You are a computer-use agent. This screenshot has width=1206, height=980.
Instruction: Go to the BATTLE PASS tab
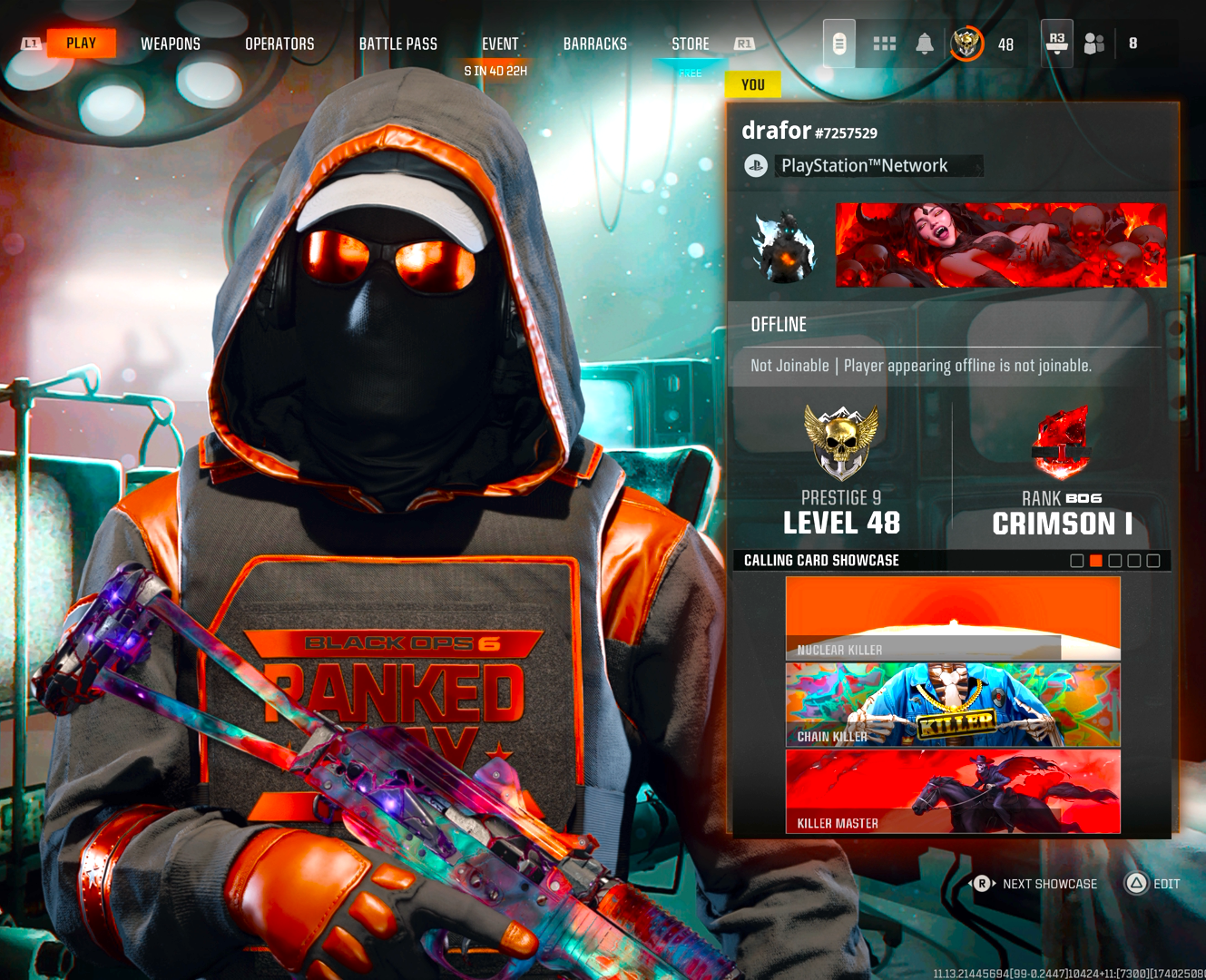click(x=397, y=44)
